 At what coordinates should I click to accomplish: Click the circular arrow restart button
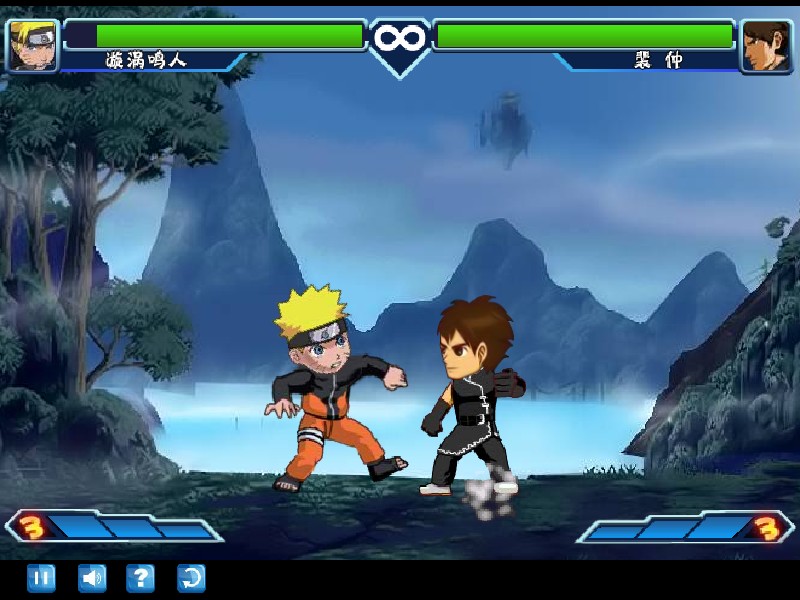[191, 578]
